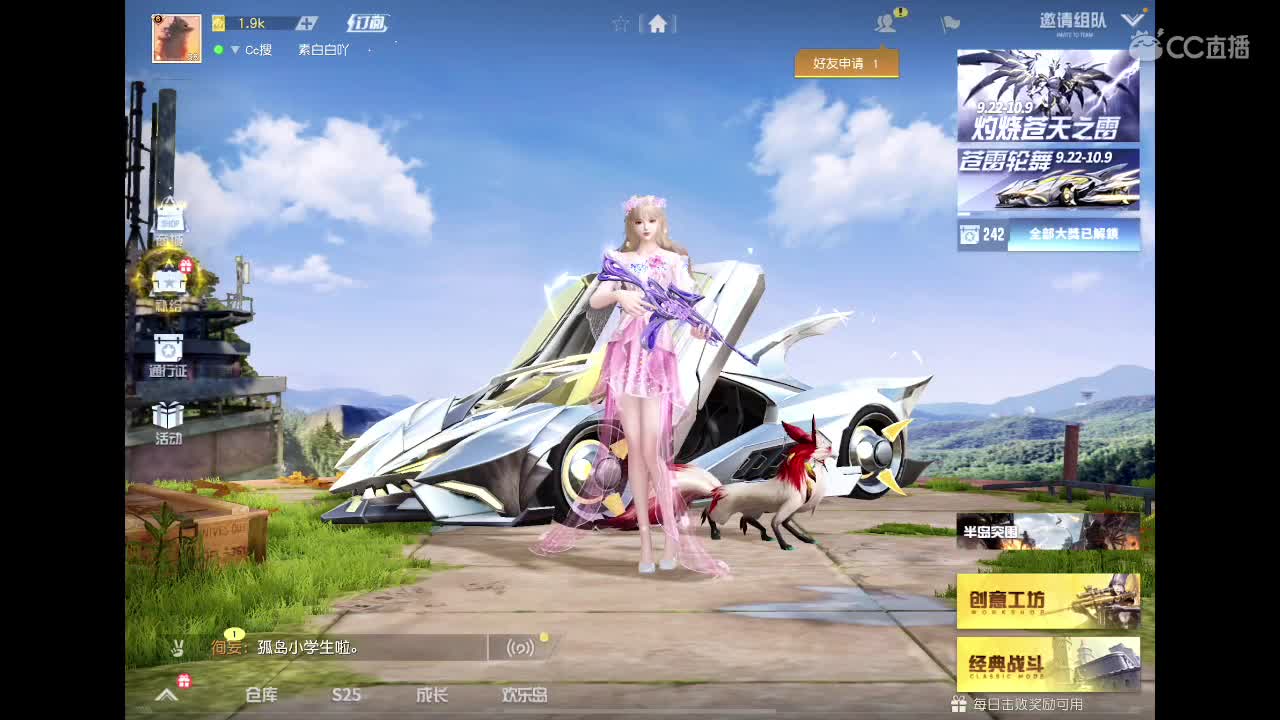Click the 好友申请 friend request button
1280x720 pixels.
click(846, 62)
